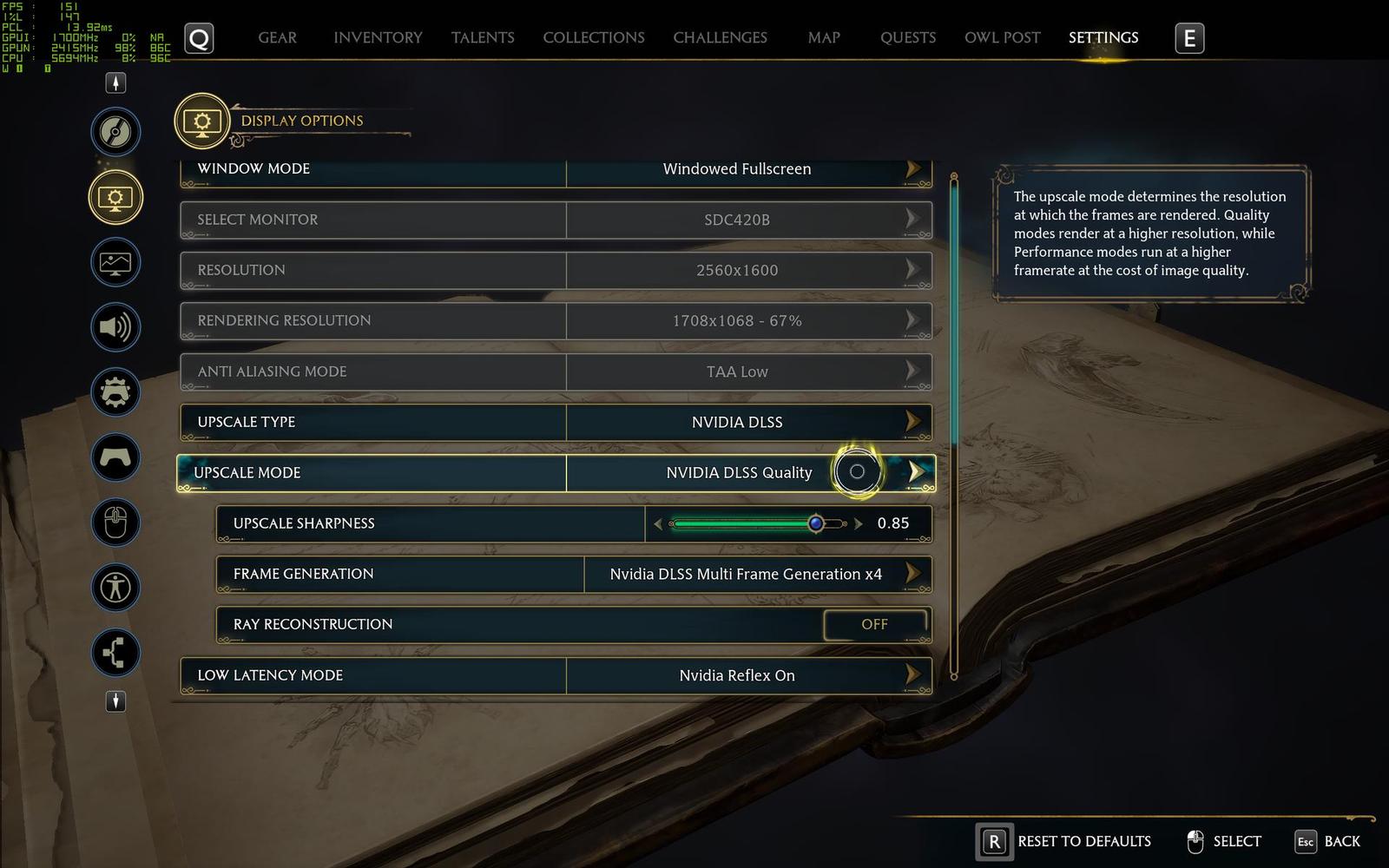
Task: Switch to the Inventory tab
Action: click(378, 38)
